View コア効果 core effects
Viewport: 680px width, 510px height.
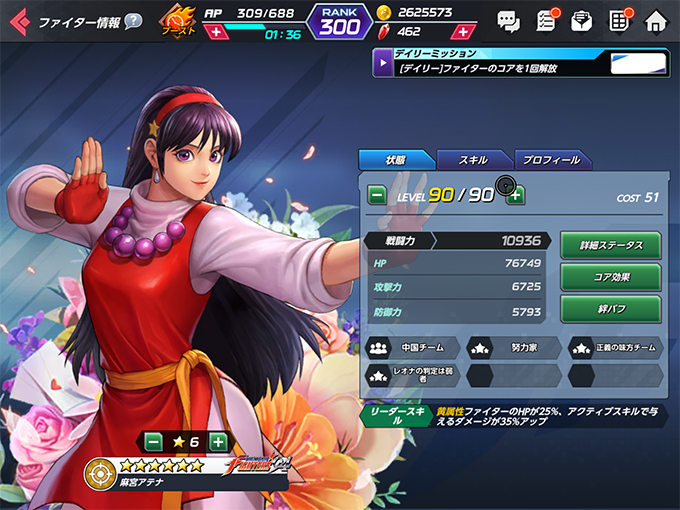click(x=610, y=277)
